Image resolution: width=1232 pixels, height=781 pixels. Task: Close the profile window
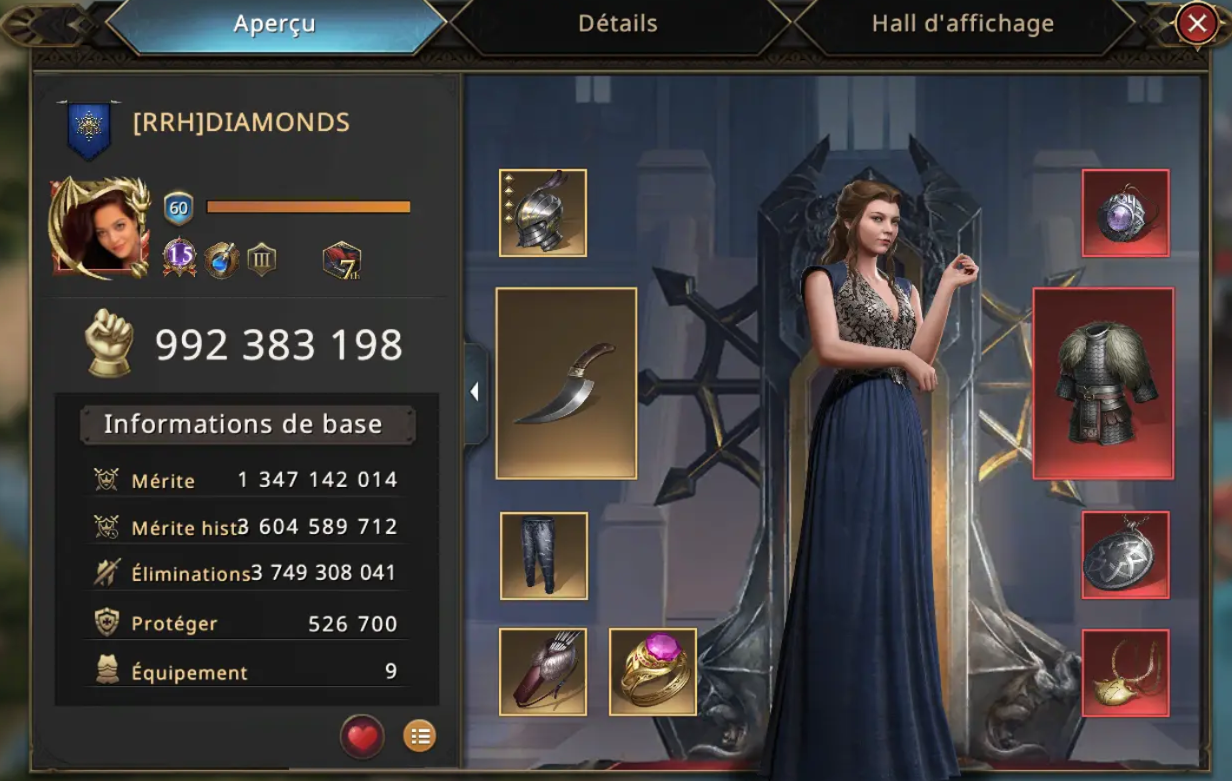[1196, 24]
